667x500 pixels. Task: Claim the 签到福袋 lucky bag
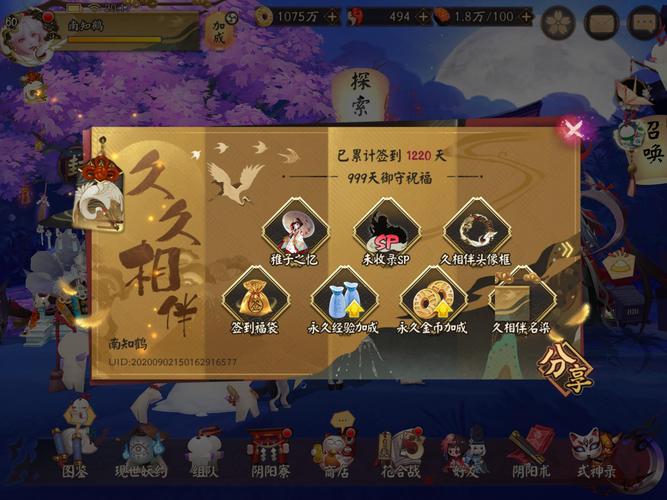(x=255, y=298)
